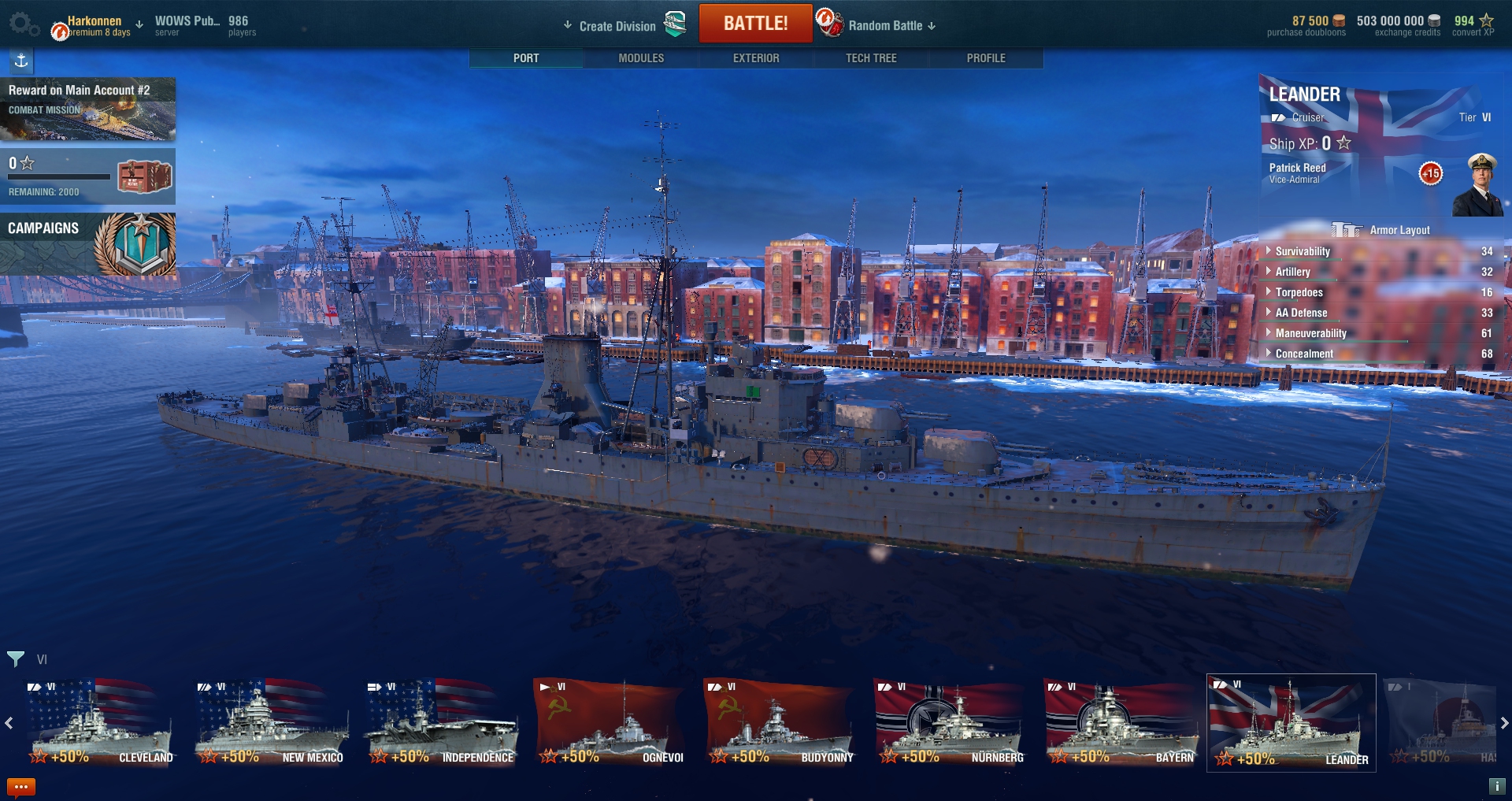Go to the Tech Tree tab
This screenshot has height=801, width=1512.
871,58
